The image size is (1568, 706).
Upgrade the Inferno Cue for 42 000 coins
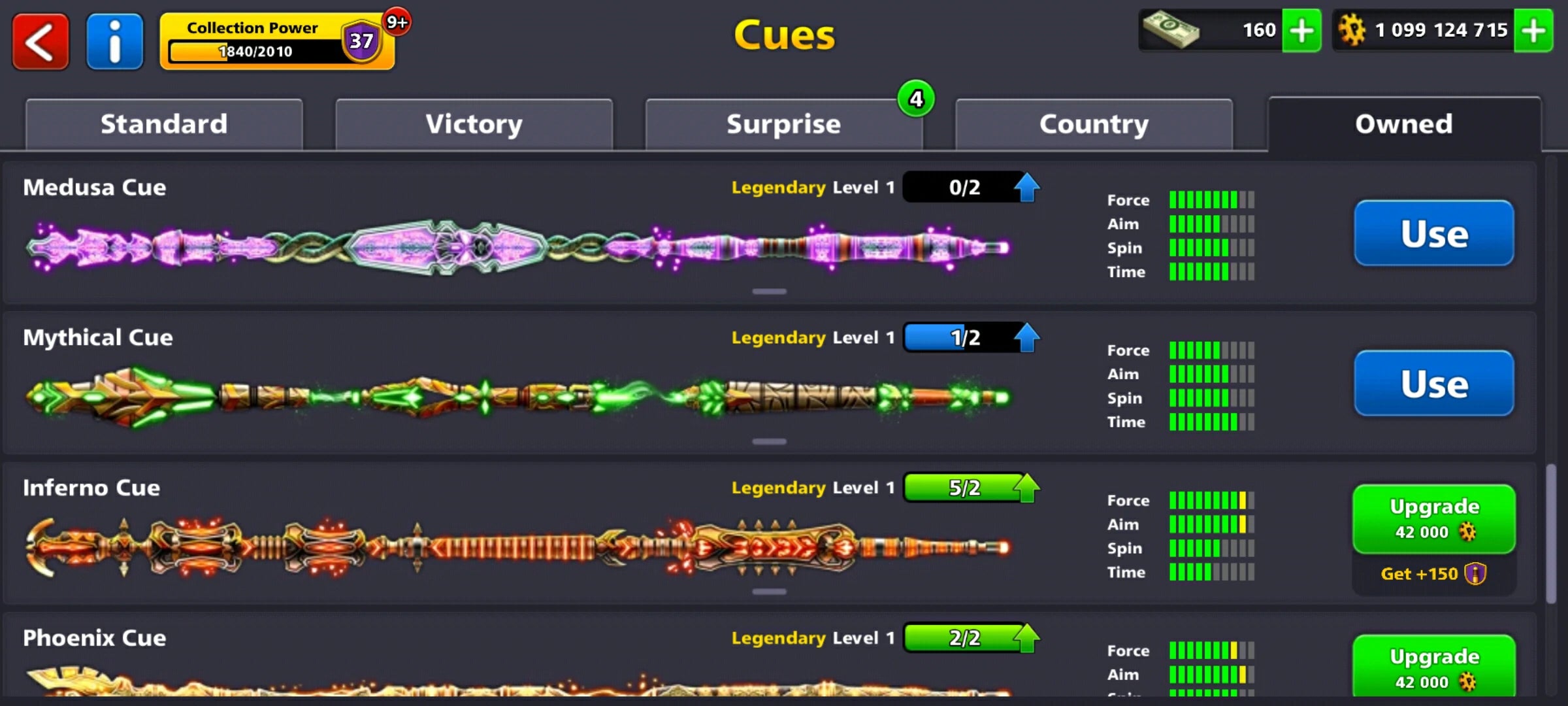[1433, 518]
